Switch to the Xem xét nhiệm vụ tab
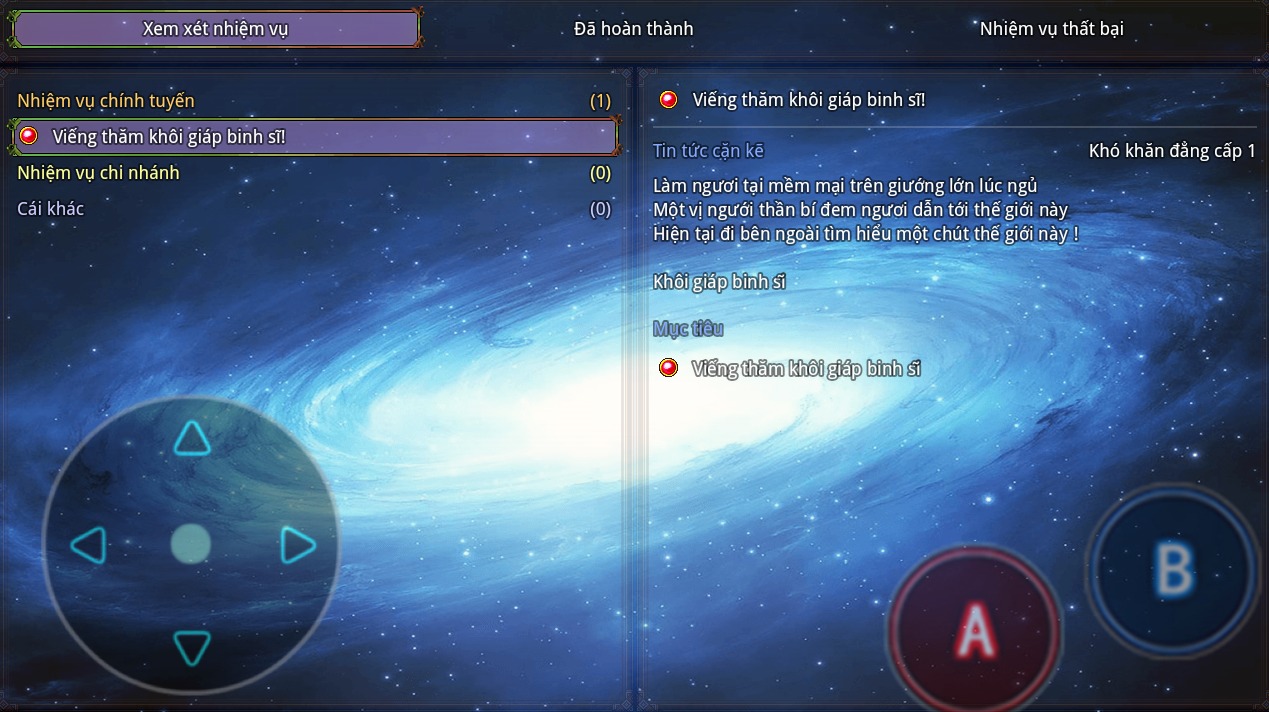1269x712 pixels. coord(215,29)
